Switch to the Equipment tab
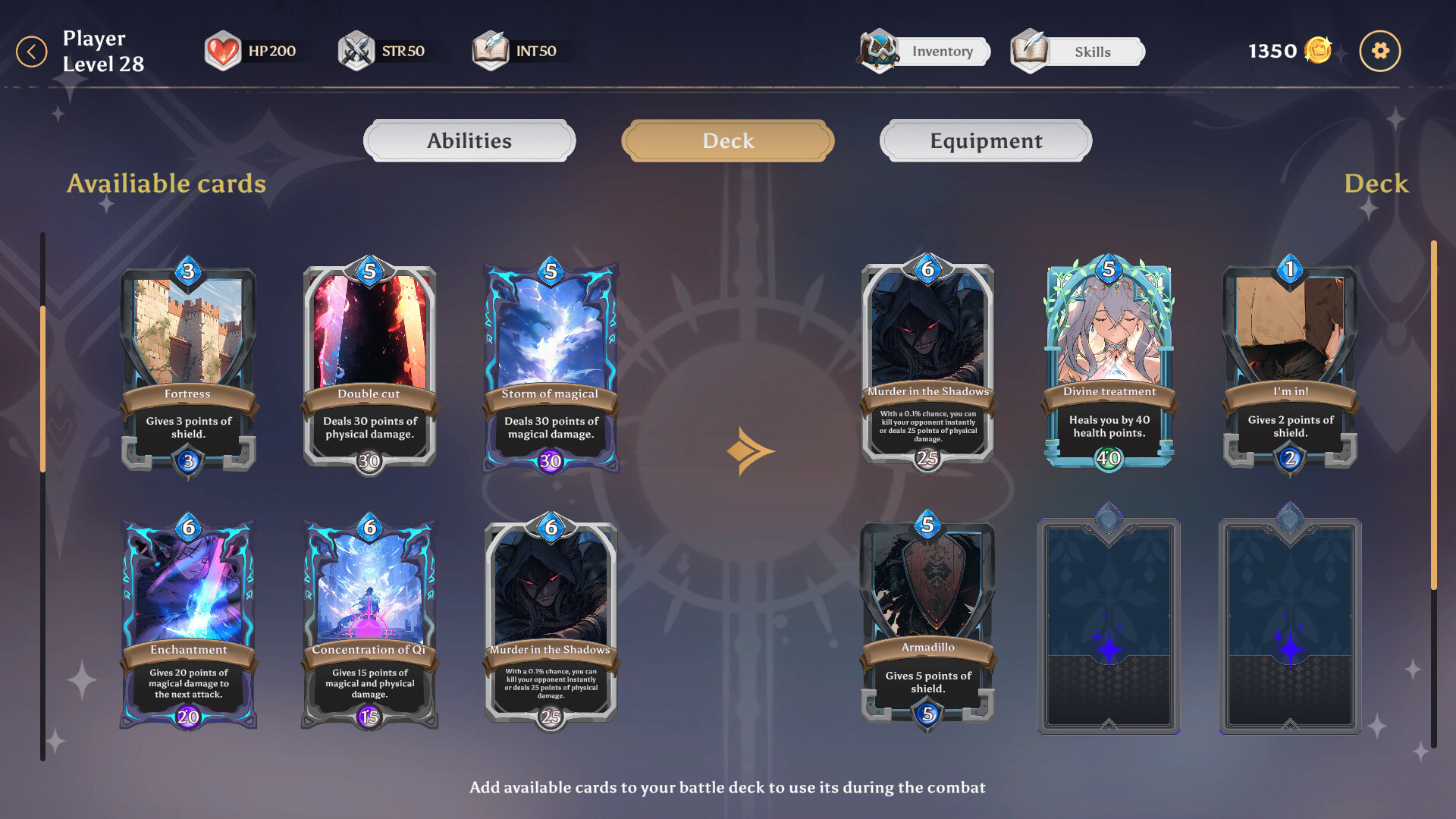The height and width of the screenshot is (819, 1456). point(984,140)
